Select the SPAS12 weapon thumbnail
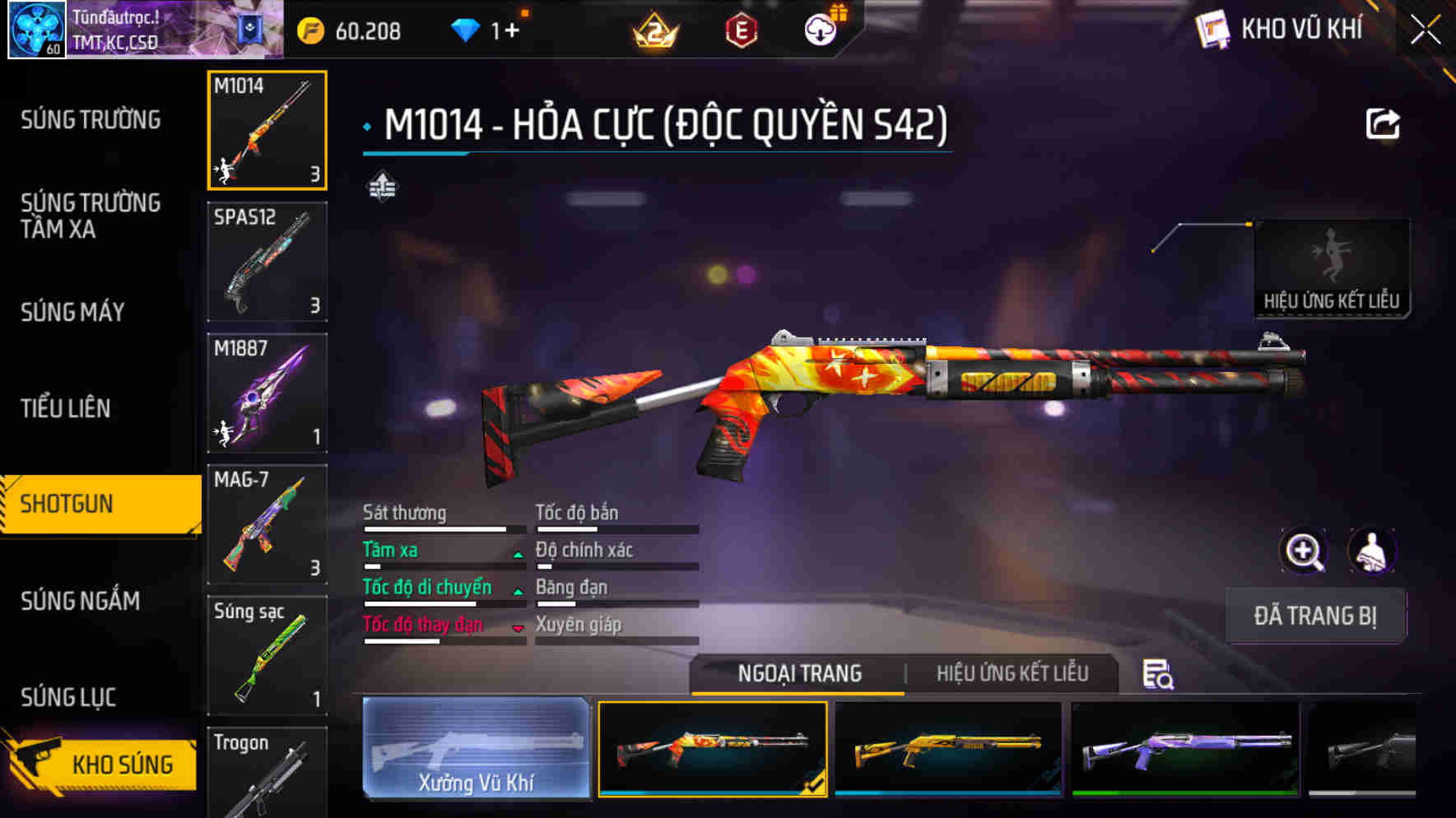This screenshot has width=1456, height=818. click(267, 262)
